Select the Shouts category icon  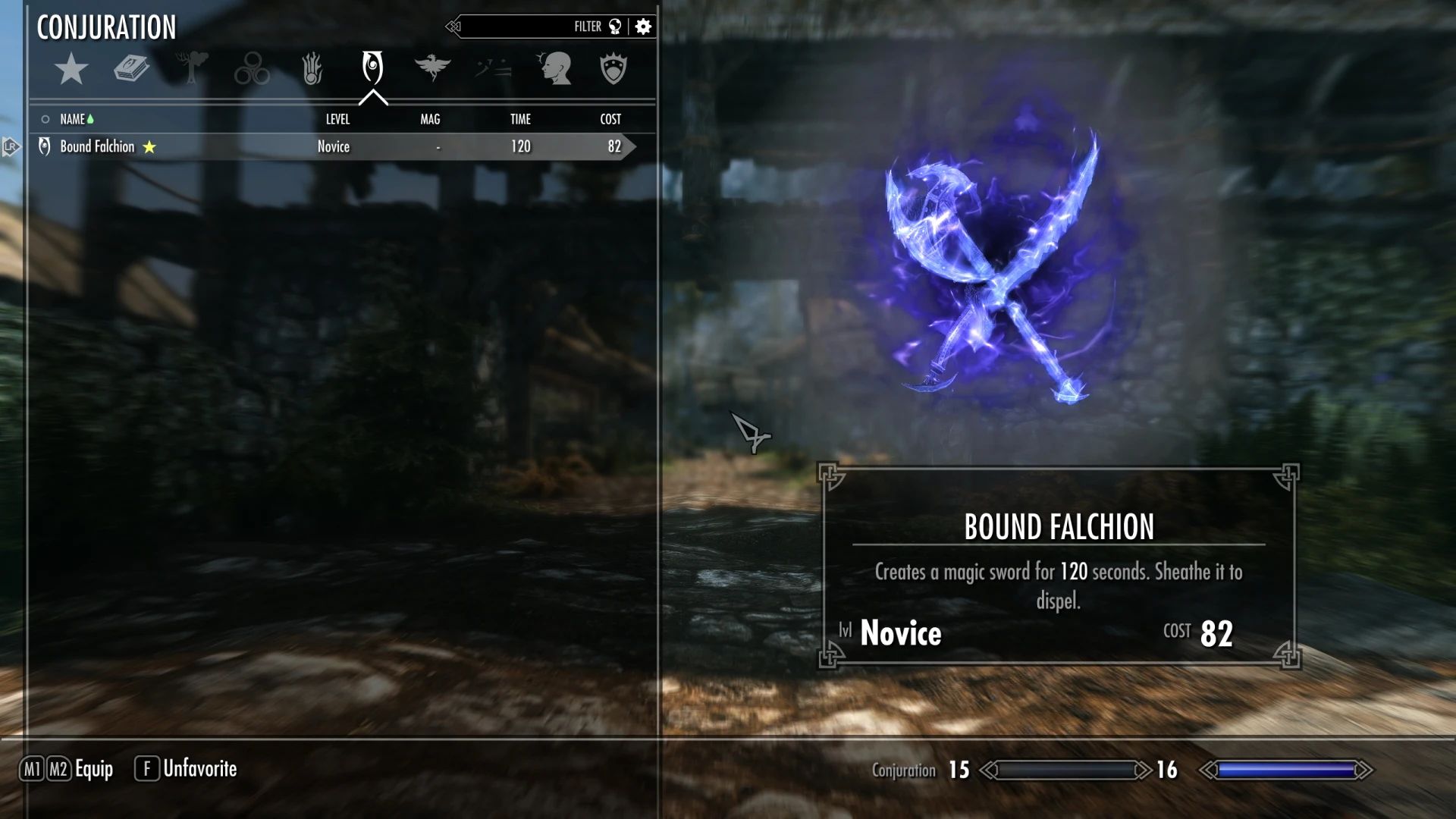point(491,68)
